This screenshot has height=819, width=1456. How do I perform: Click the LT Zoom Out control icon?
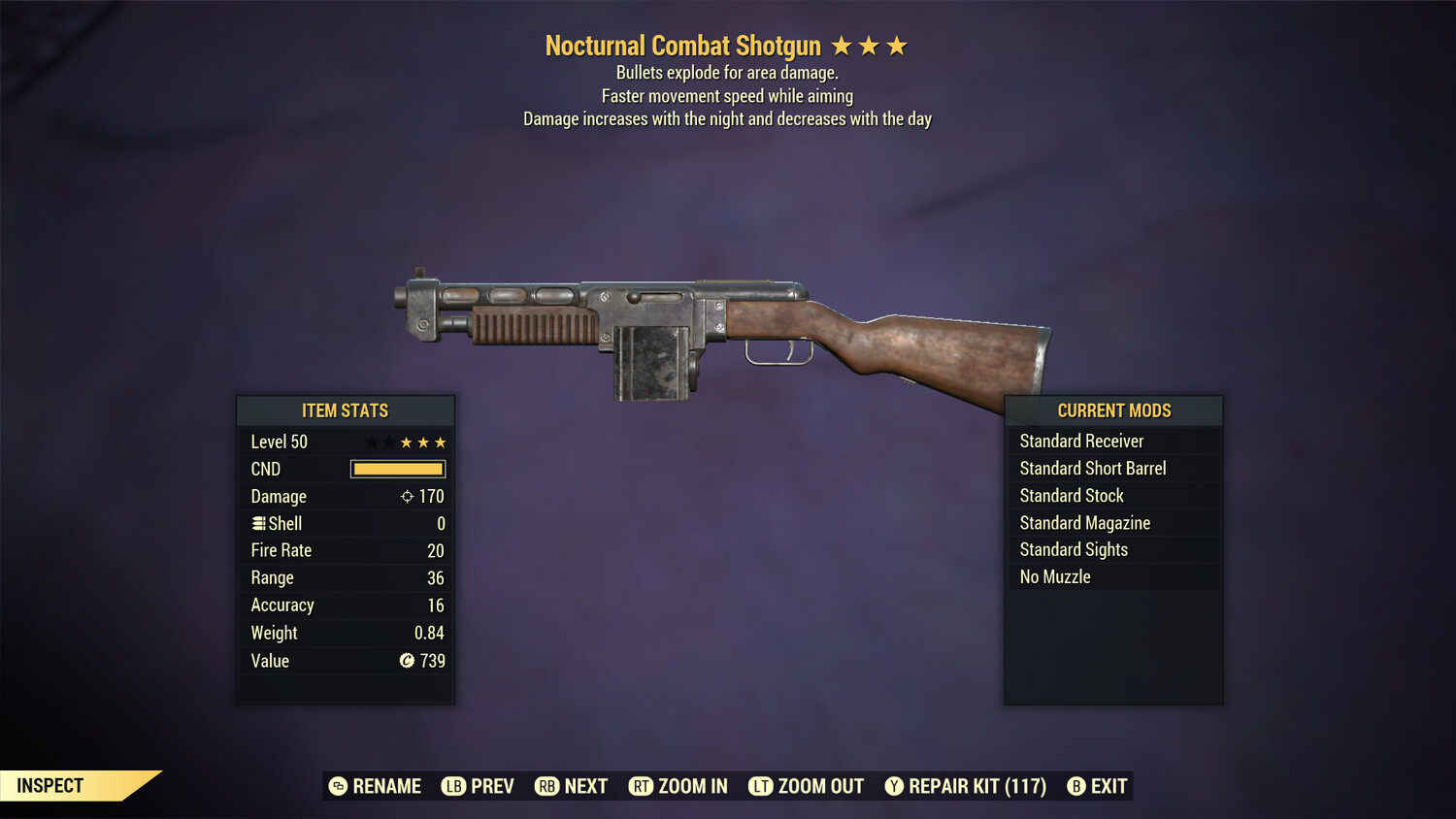point(761,786)
